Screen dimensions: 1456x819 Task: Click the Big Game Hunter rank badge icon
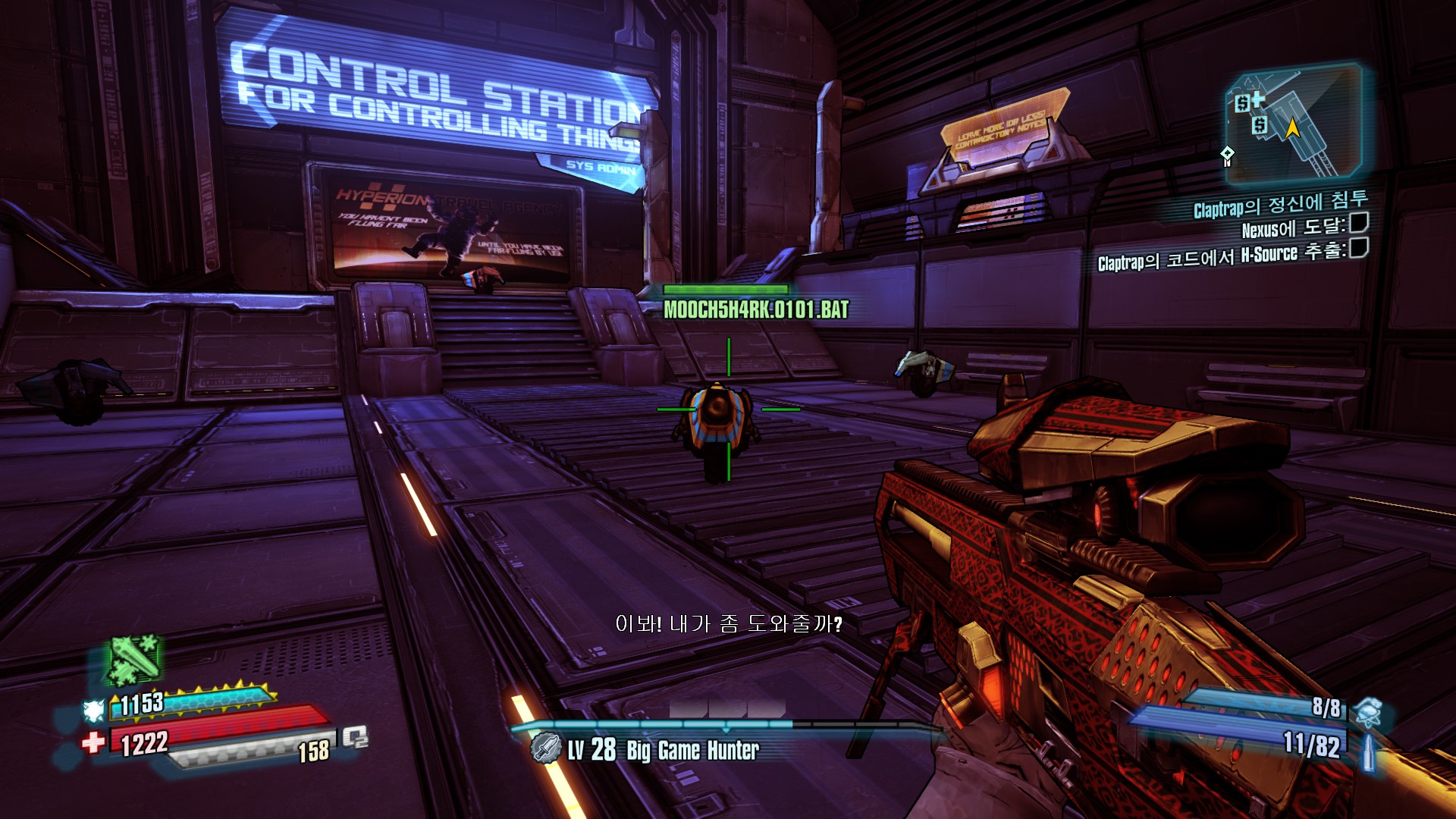coord(544,748)
